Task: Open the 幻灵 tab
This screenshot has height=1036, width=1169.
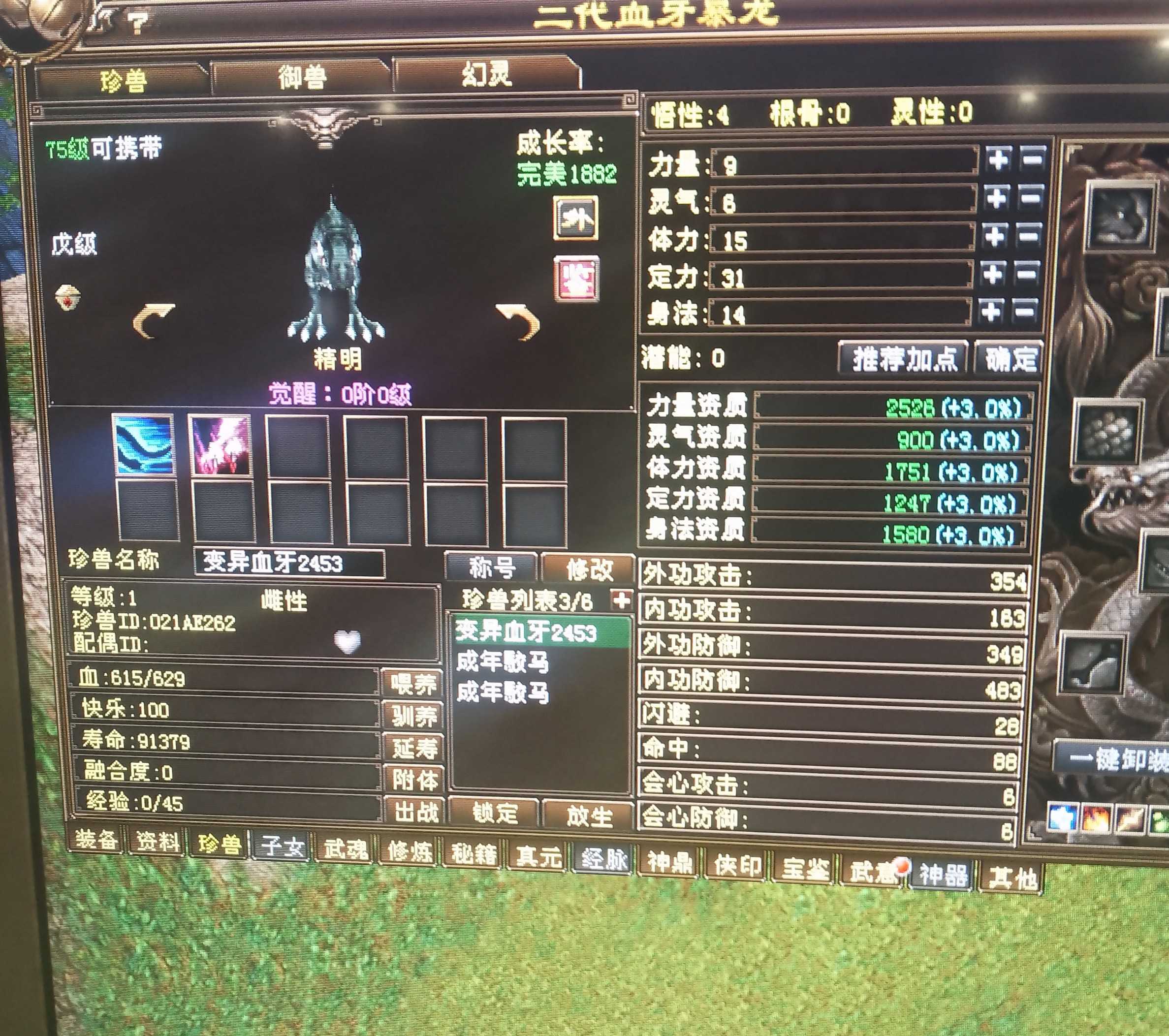Action: coord(486,75)
